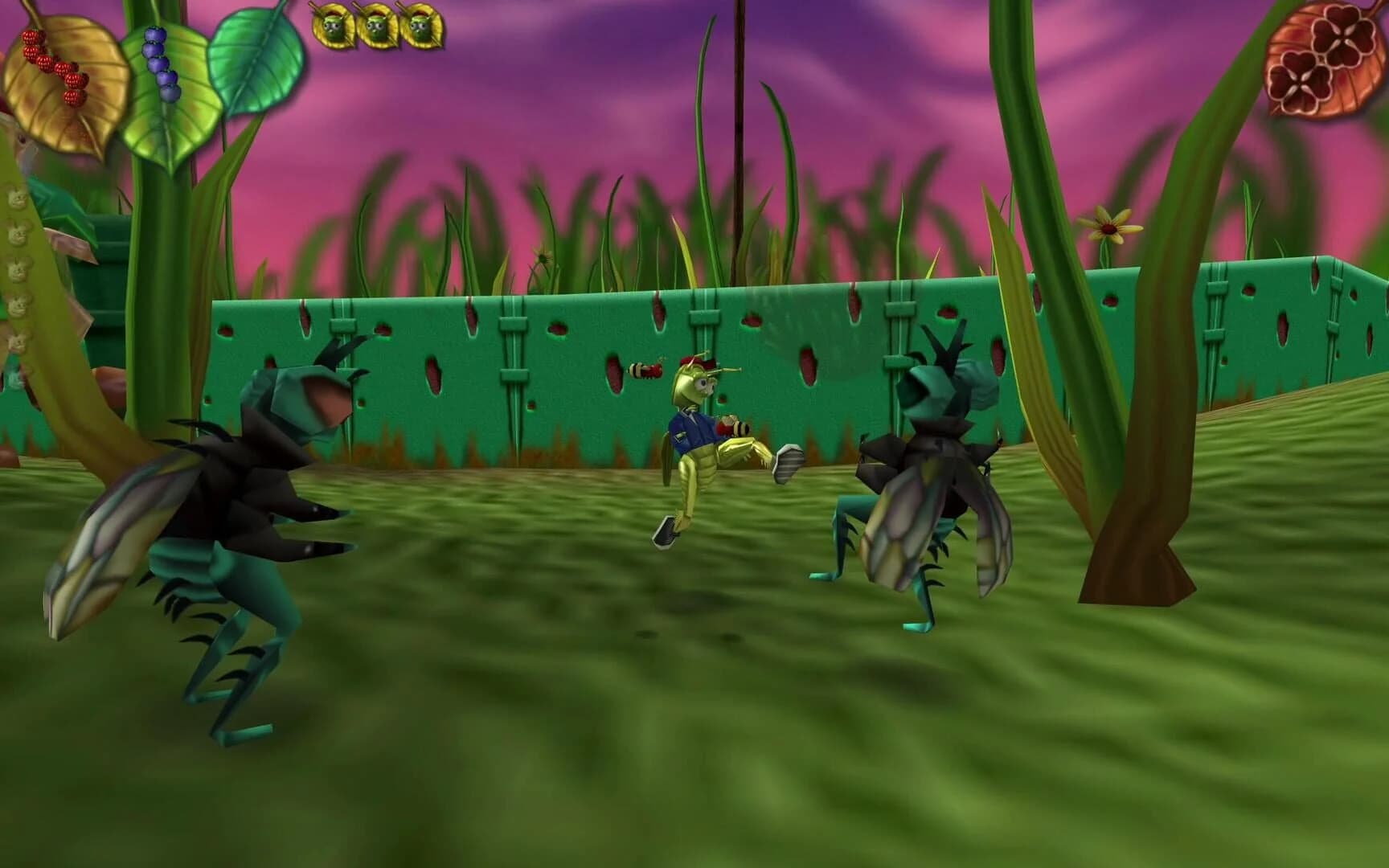Click the yellow flower beyond the wall
Screen dimensions: 1389x868
click(x=1109, y=229)
